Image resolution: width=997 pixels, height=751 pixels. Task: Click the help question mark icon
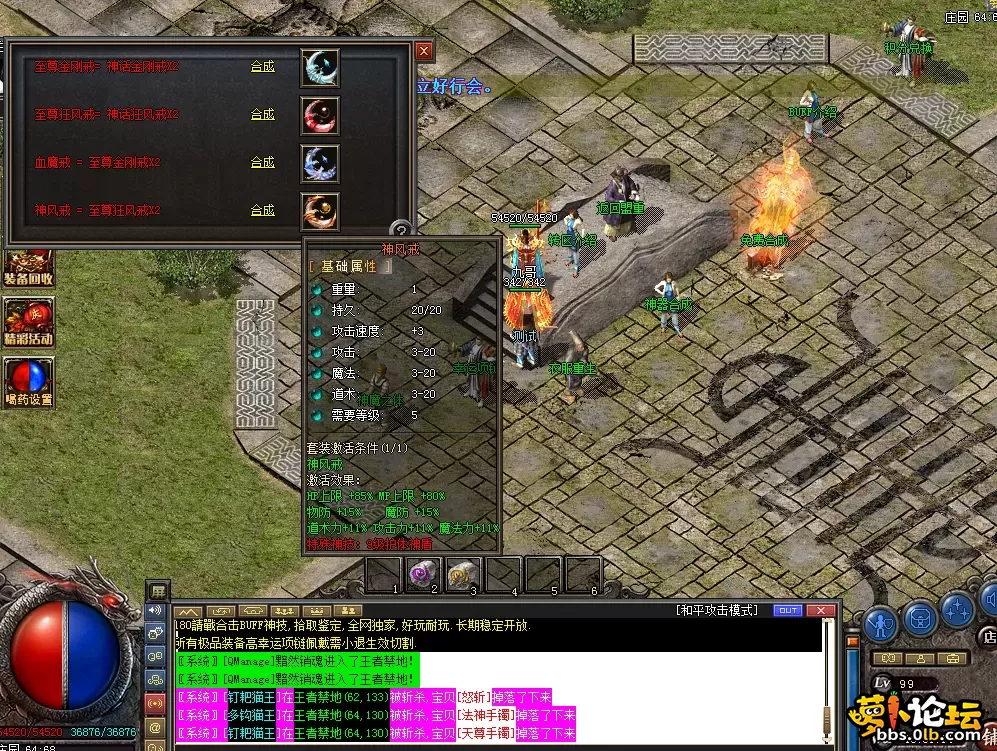click(400, 229)
